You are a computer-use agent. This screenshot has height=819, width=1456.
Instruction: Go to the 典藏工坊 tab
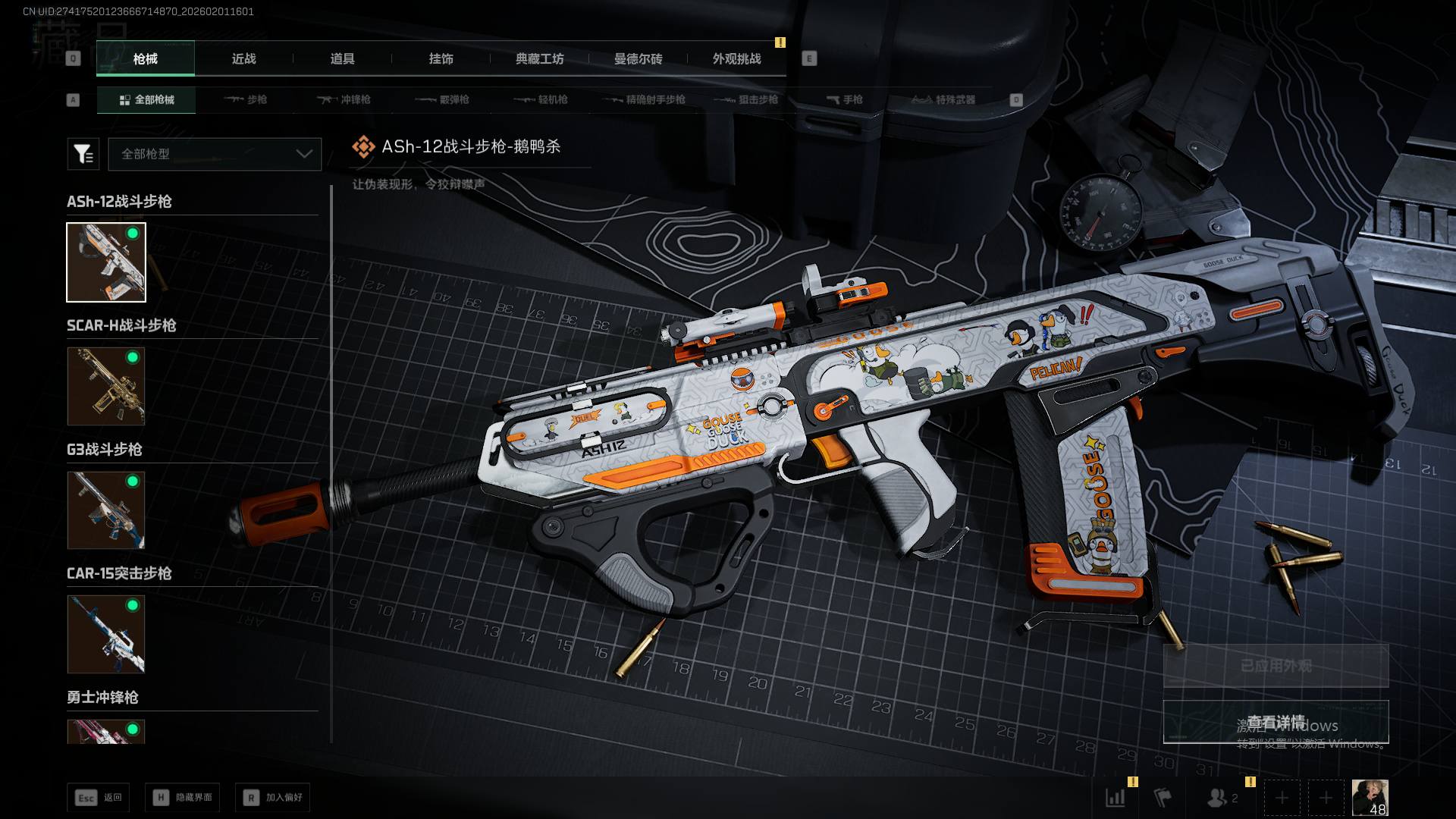(x=539, y=59)
